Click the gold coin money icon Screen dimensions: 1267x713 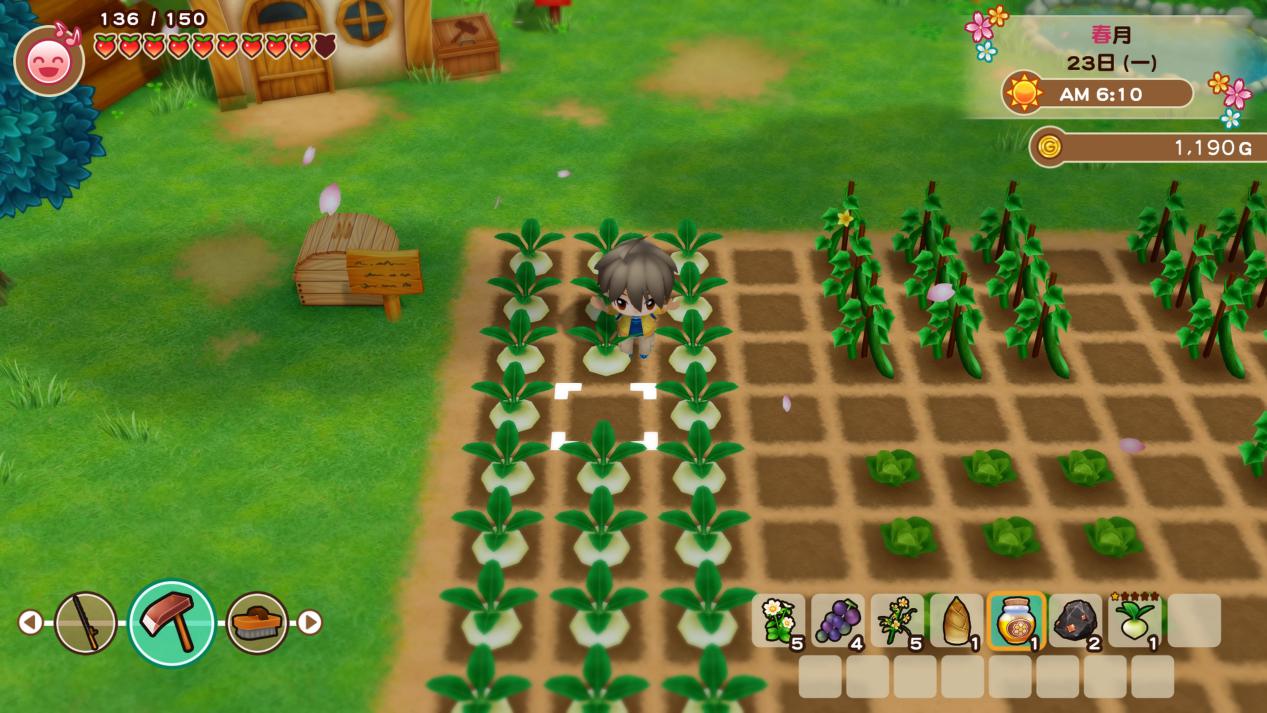(x=1049, y=147)
